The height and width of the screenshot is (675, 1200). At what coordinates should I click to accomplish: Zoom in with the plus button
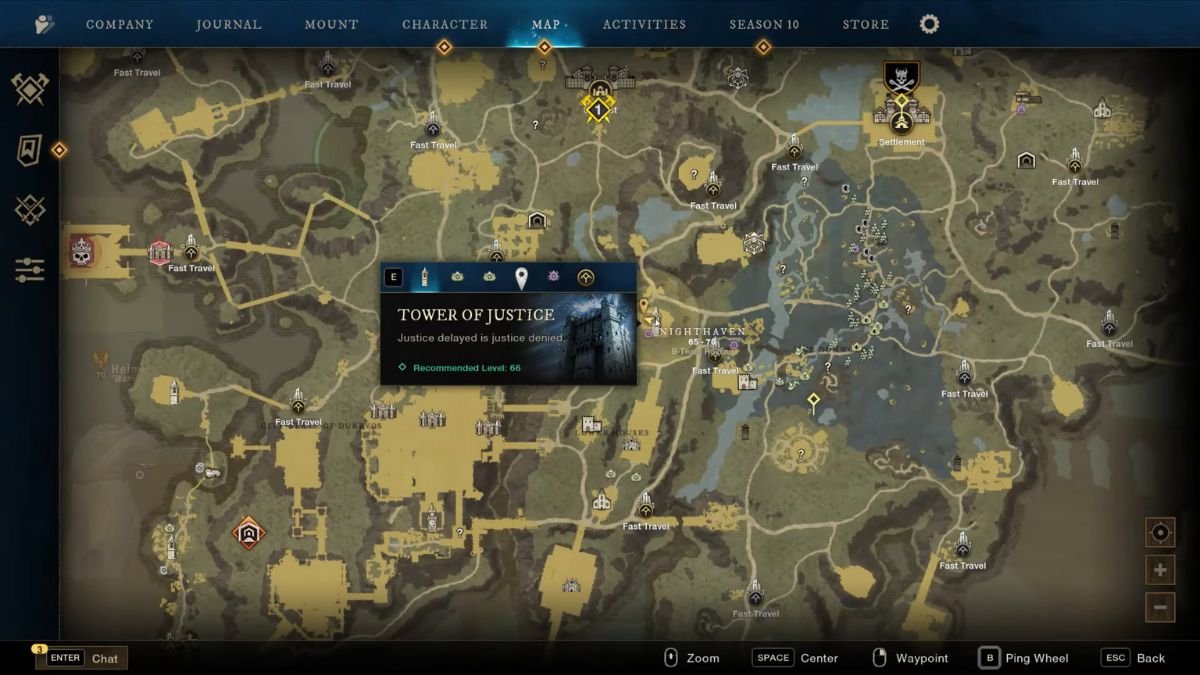point(1160,570)
